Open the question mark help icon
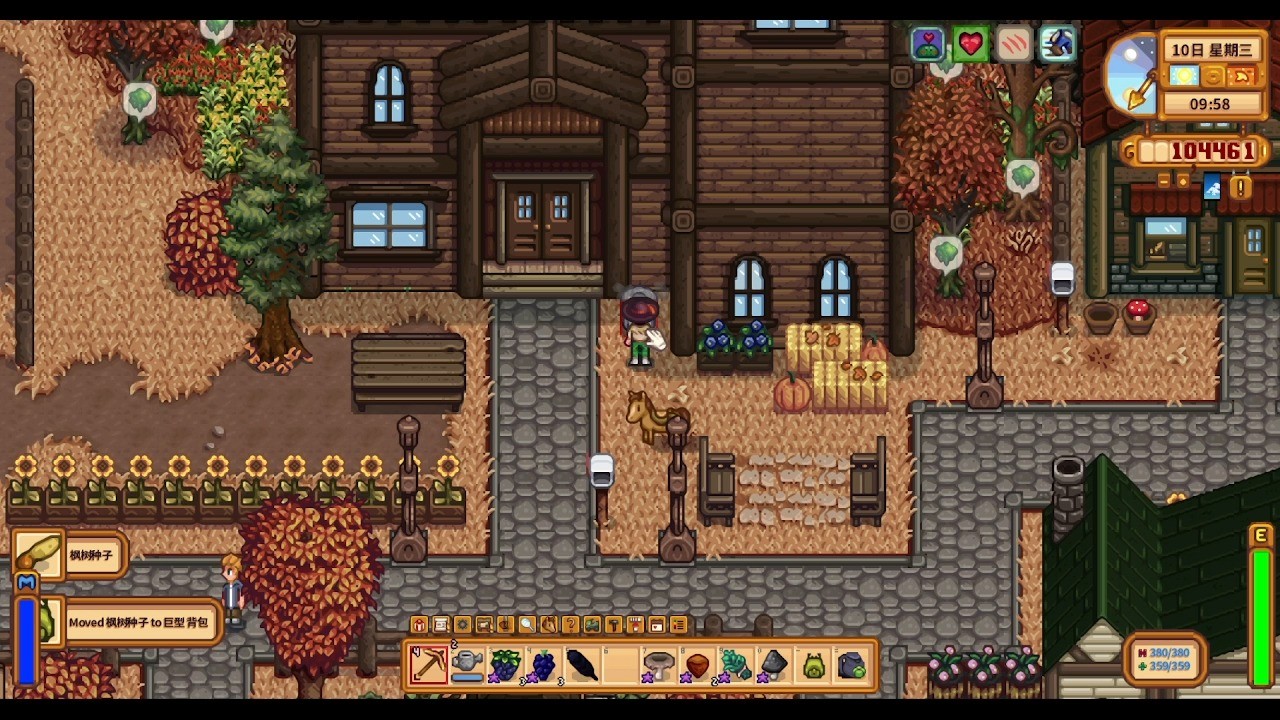1280x720 pixels. click(570, 625)
